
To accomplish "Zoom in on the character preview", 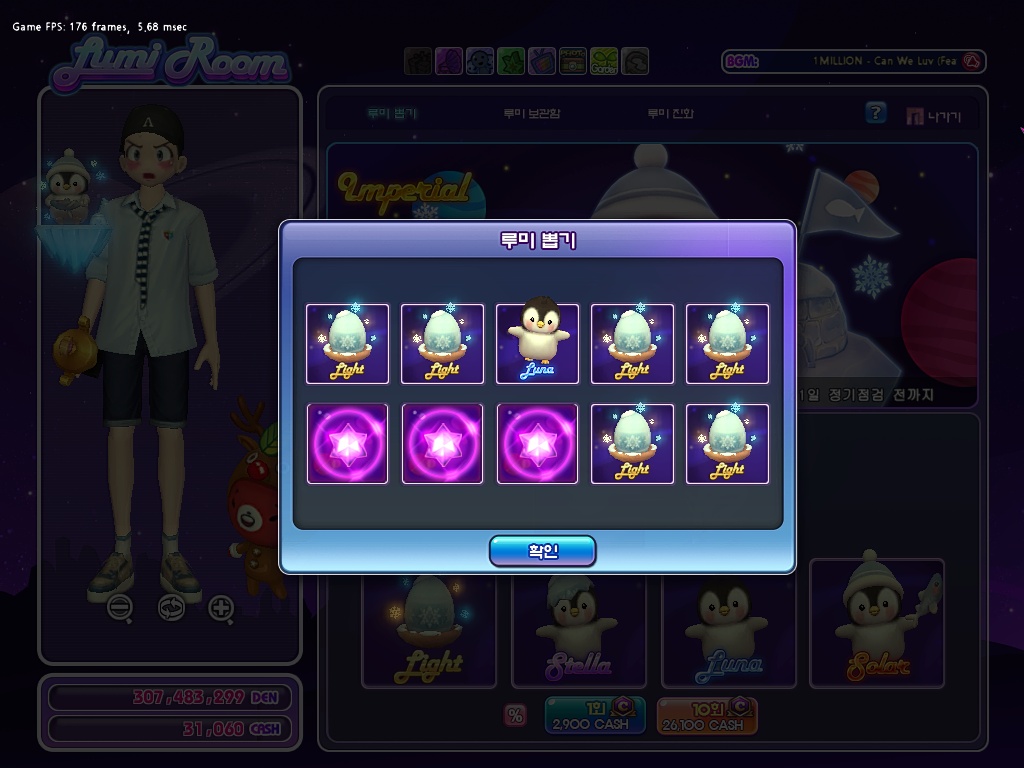I will pyautogui.click(x=221, y=607).
